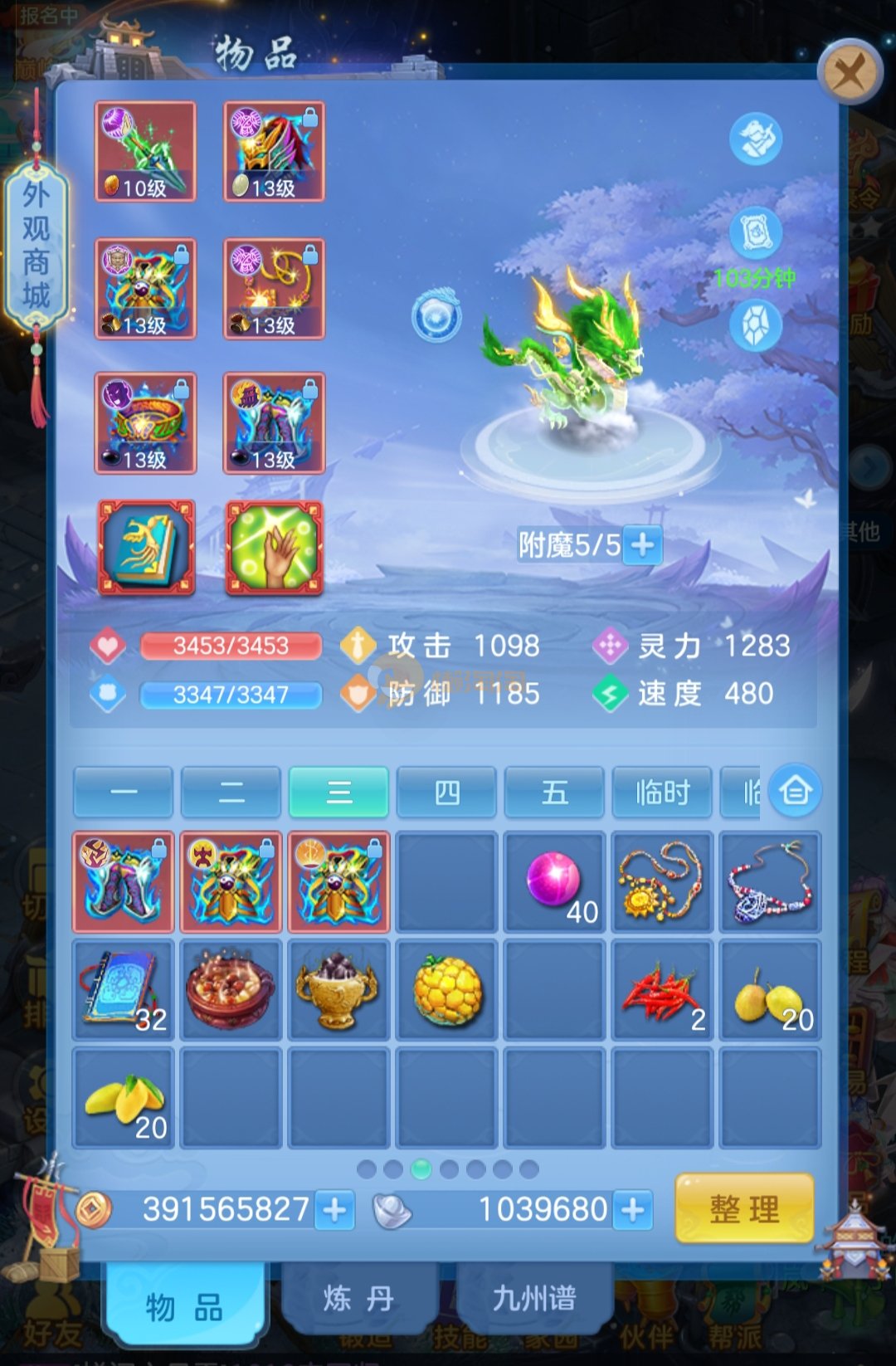
Task: Select the golden sun necklace item
Action: 662,881
